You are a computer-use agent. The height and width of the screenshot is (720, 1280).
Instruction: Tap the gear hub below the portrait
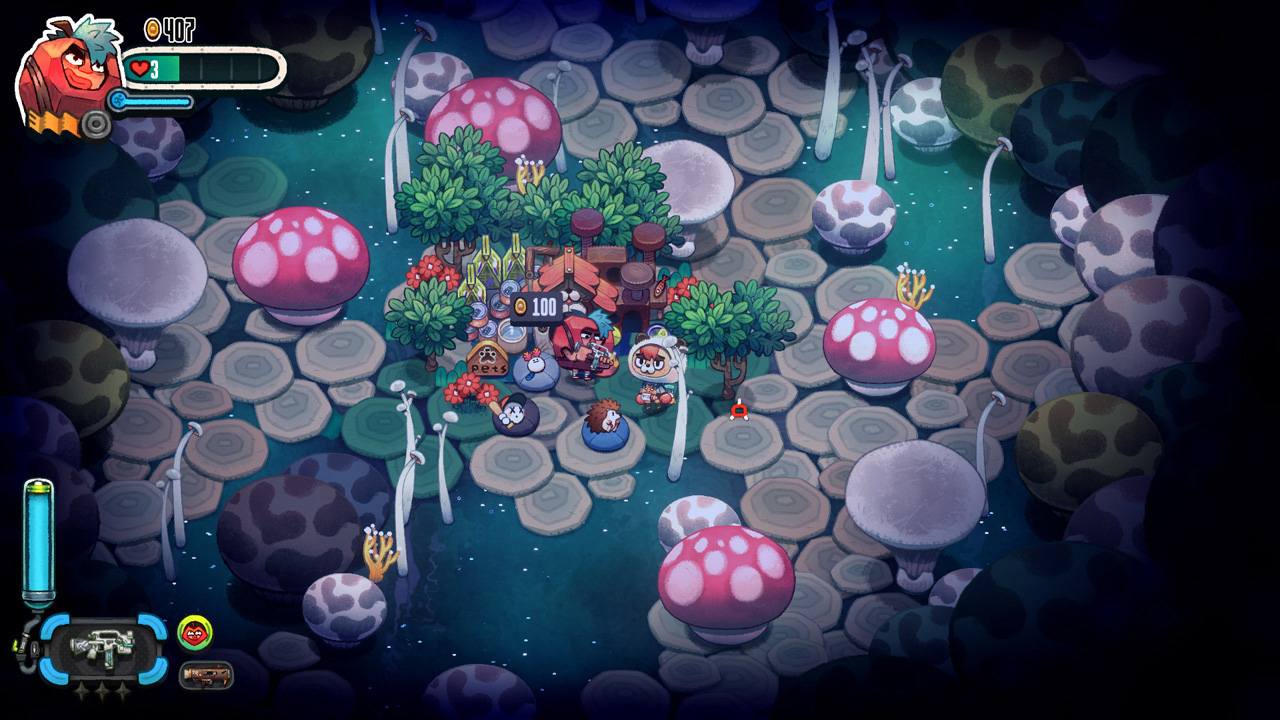click(95, 125)
